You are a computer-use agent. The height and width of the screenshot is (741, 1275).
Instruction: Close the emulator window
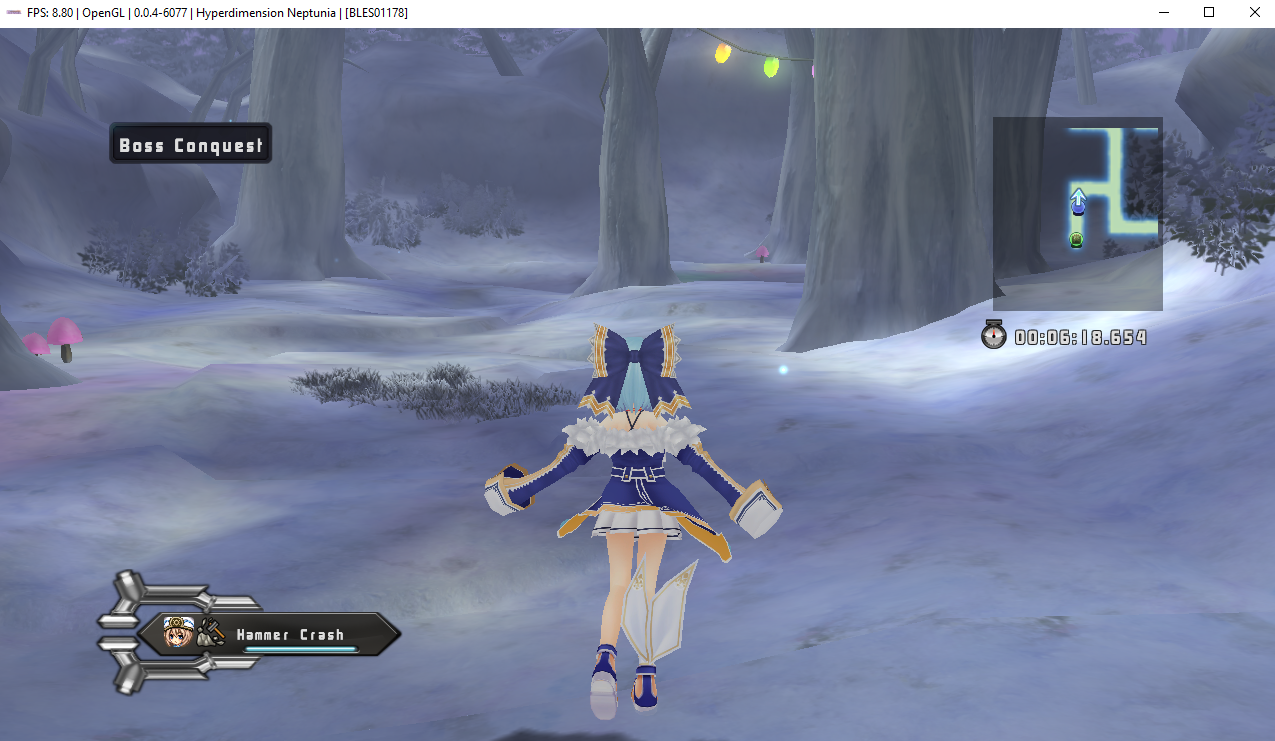(1254, 12)
